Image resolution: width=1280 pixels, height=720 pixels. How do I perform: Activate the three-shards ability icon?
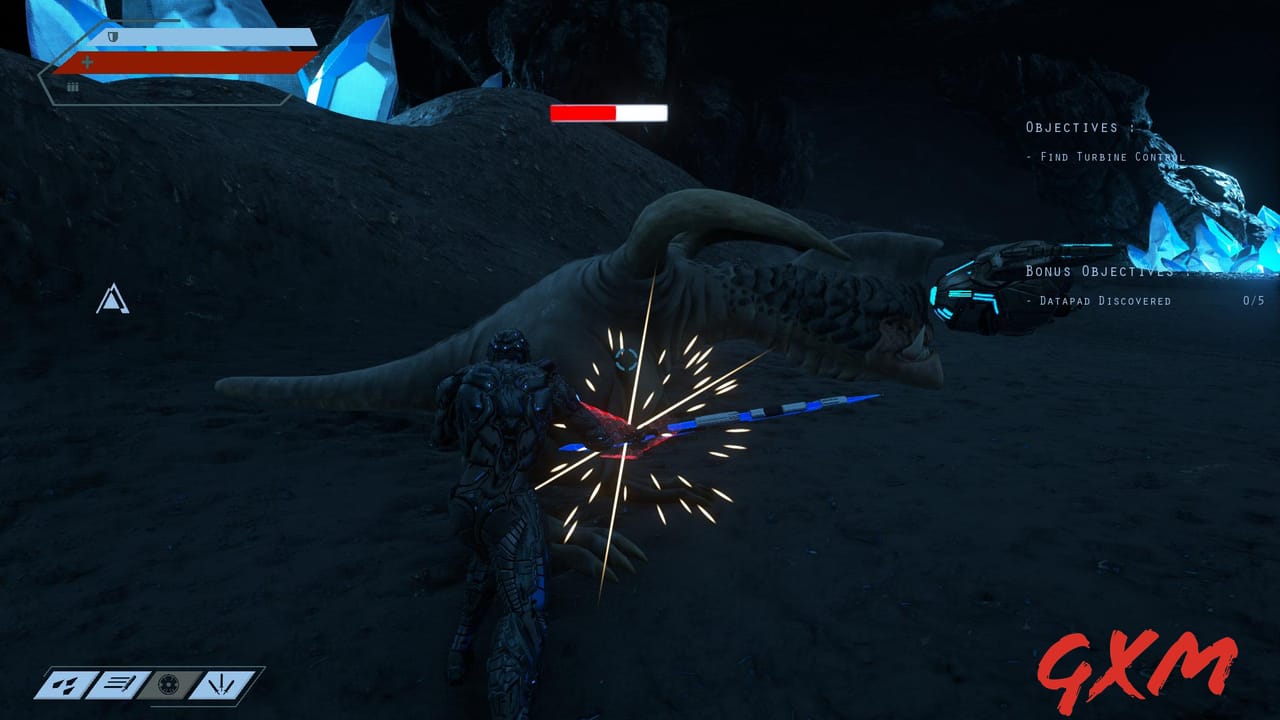coord(66,685)
